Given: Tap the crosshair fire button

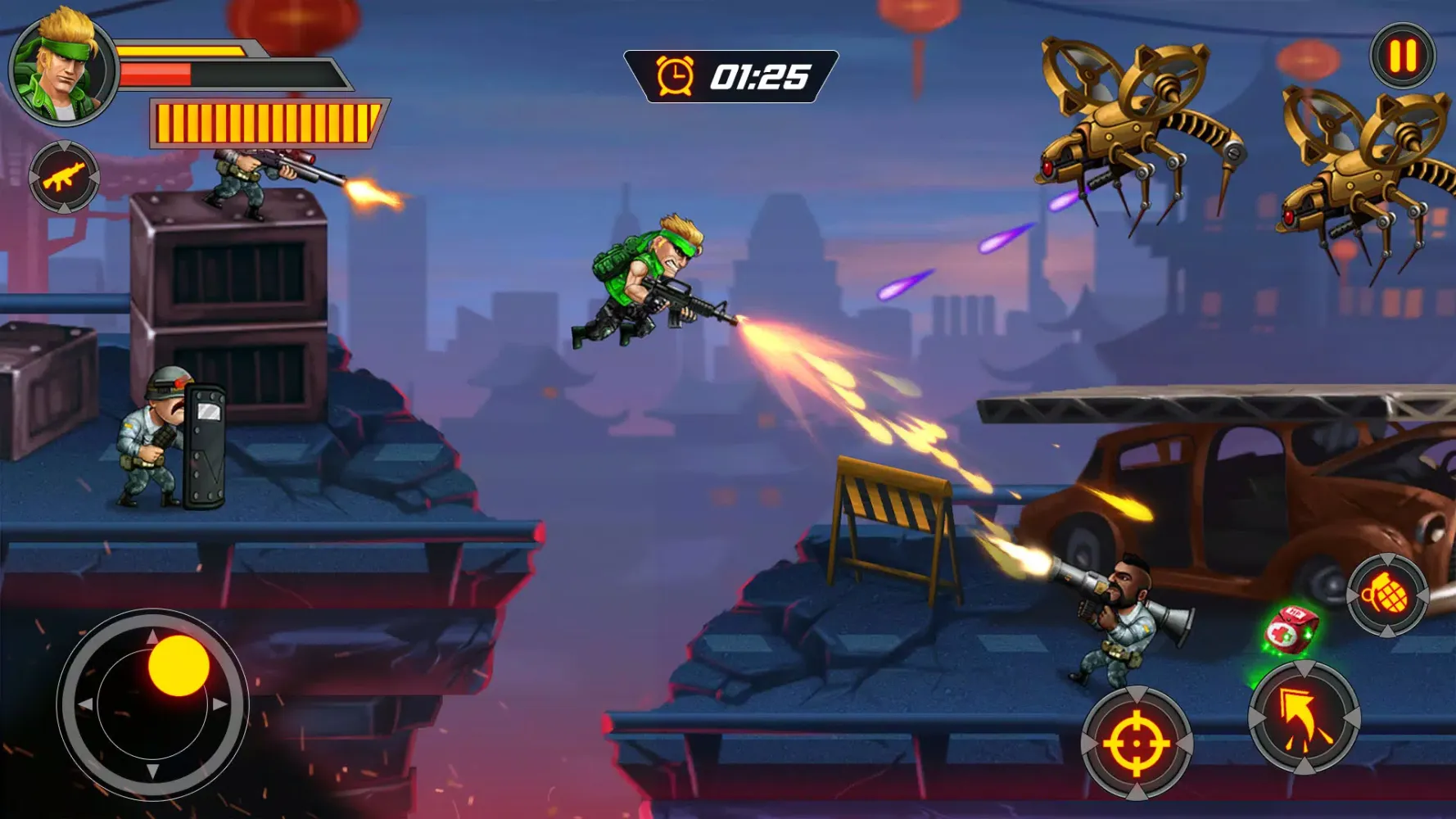Looking at the screenshot, I should click(x=1137, y=743).
